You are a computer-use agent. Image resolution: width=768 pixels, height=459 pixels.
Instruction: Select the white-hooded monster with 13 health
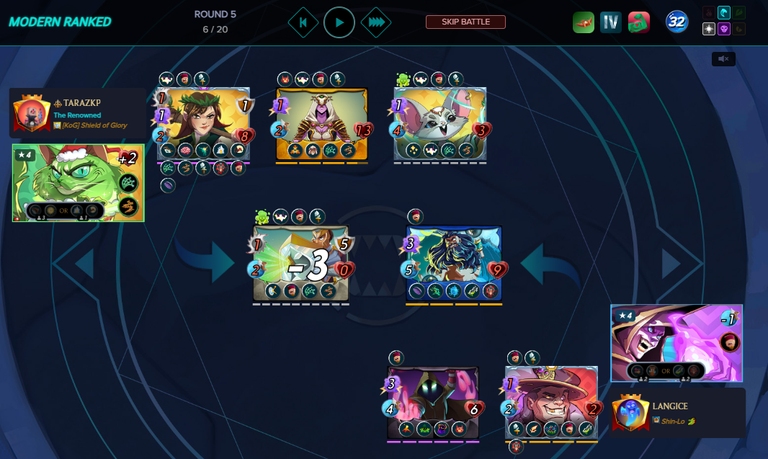point(321,123)
